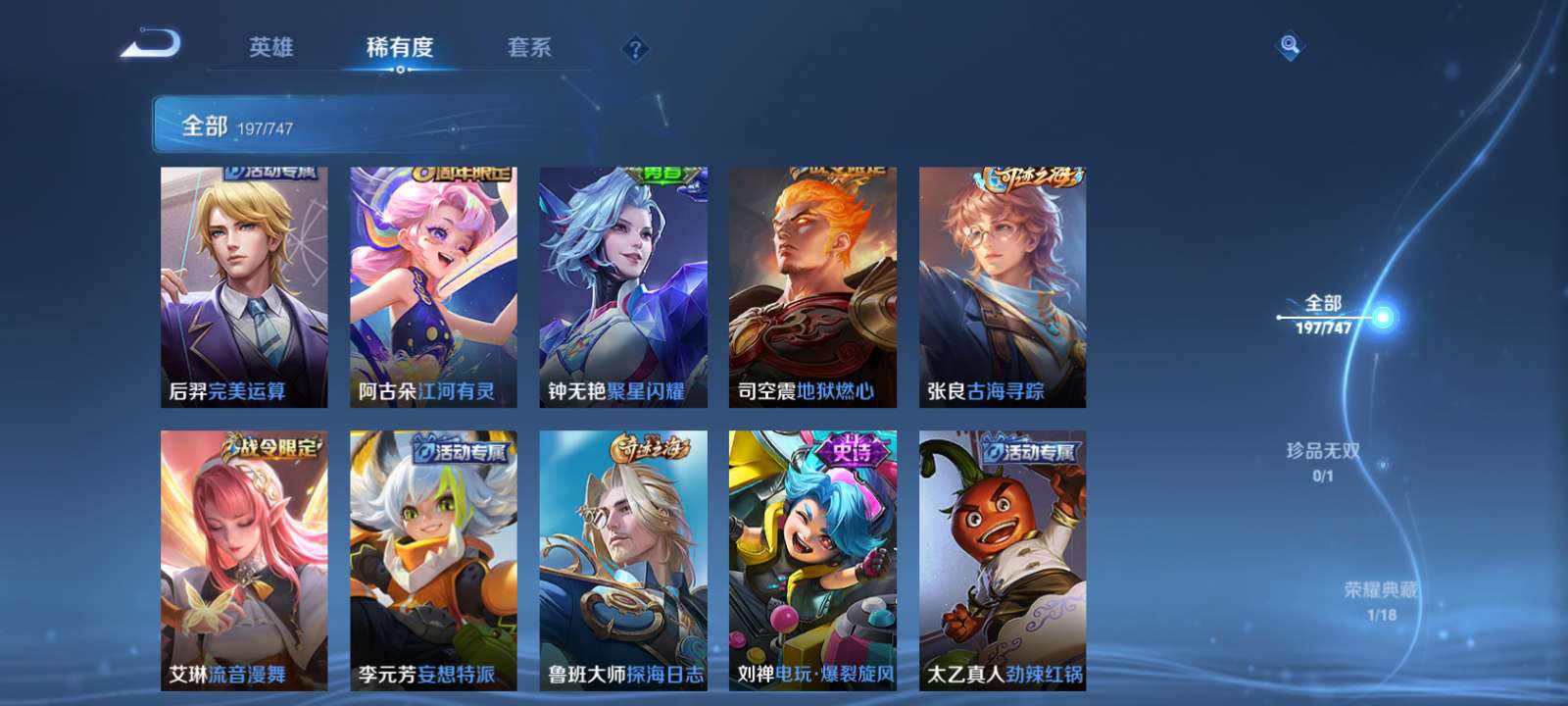Select the 鲁班大师 探海日志 skin card

click(623, 560)
